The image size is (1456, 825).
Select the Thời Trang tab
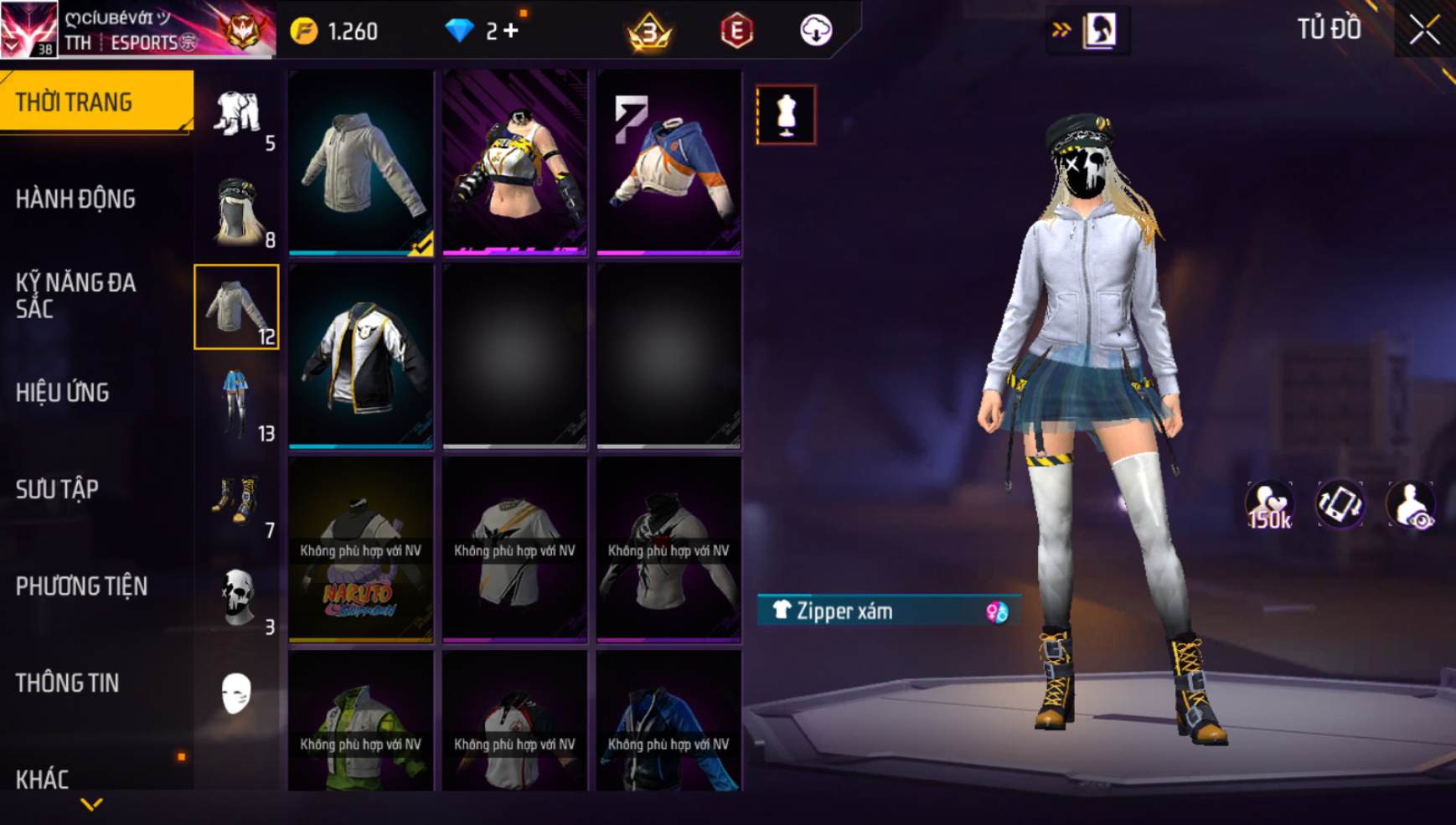coord(74,102)
